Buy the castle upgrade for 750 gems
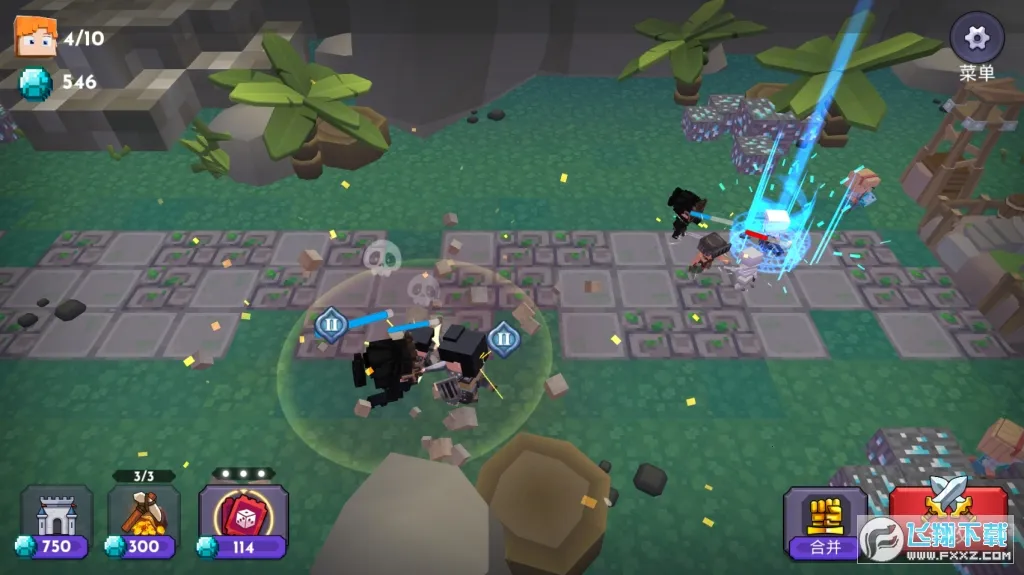 point(57,520)
